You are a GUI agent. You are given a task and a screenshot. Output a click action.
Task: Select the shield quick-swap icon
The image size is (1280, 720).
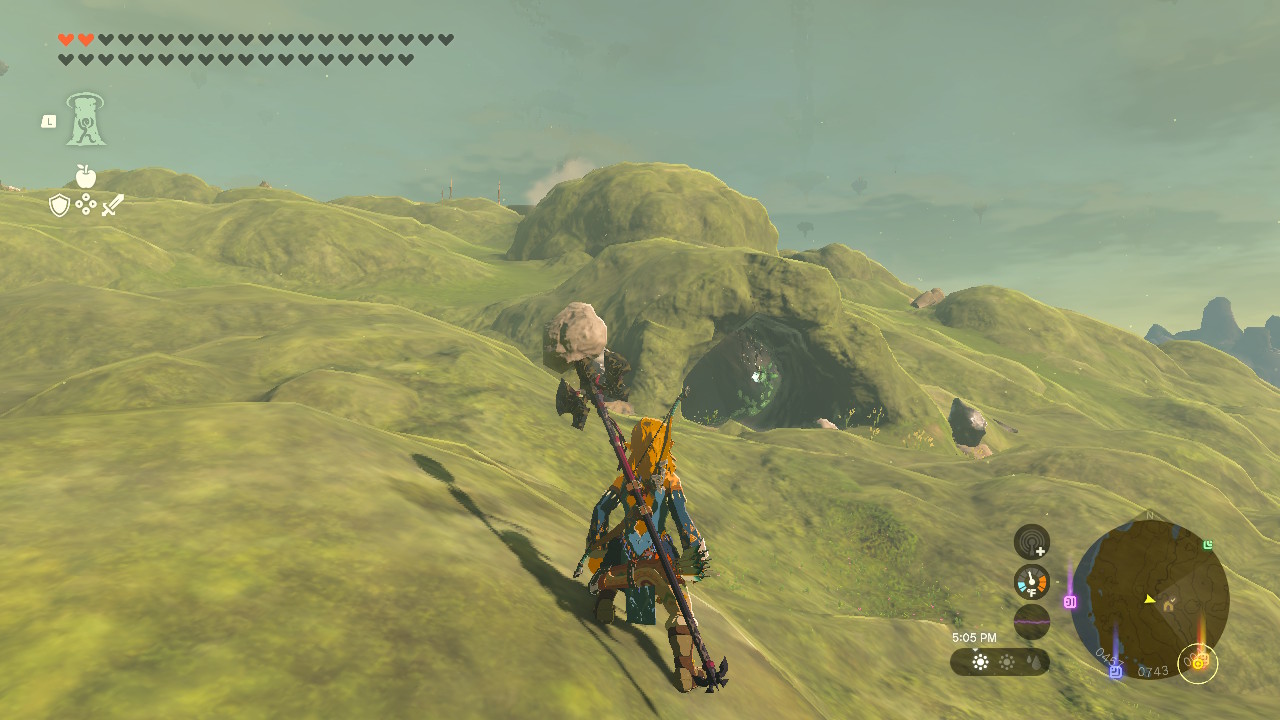[59, 205]
